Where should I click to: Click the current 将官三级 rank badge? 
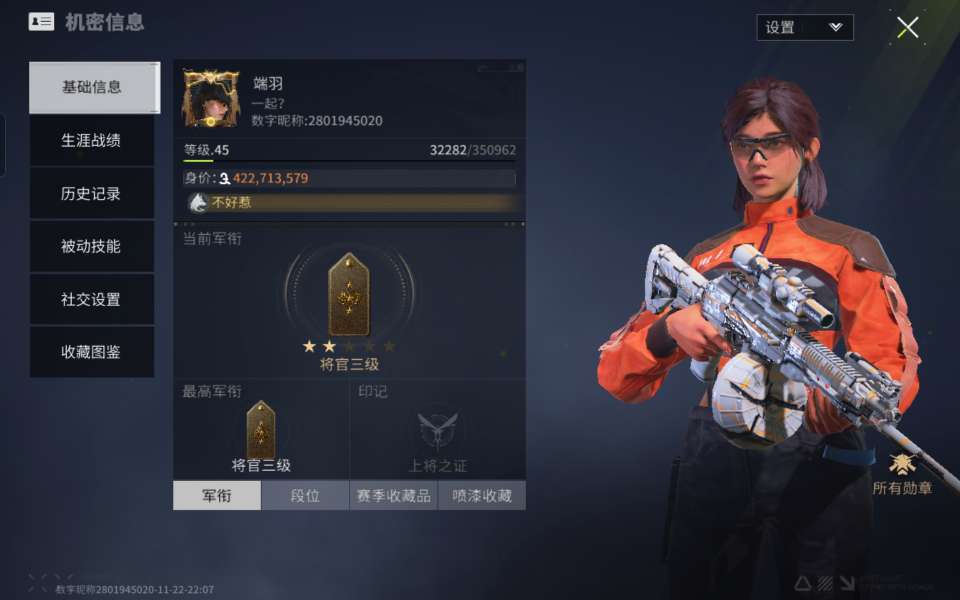349,295
